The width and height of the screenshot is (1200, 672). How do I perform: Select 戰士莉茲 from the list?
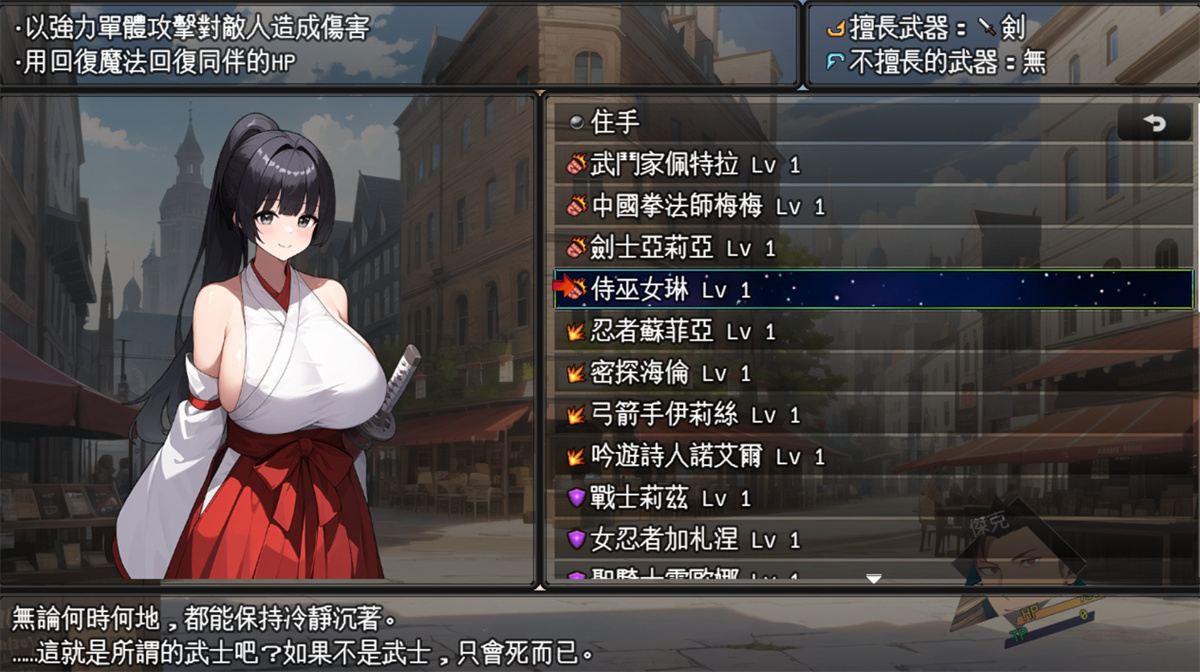tap(670, 498)
